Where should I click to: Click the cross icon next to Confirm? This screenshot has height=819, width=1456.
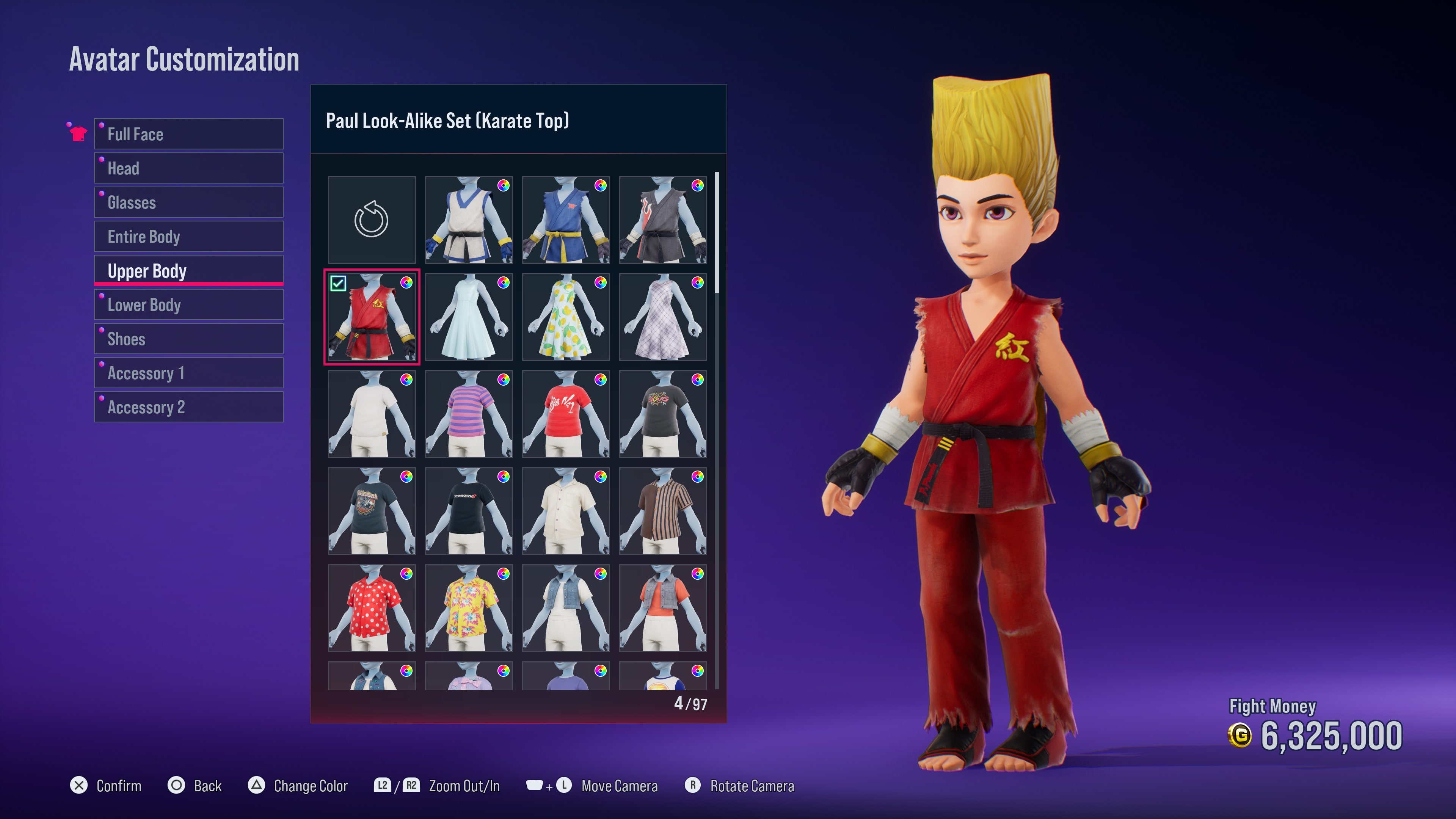tap(79, 785)
